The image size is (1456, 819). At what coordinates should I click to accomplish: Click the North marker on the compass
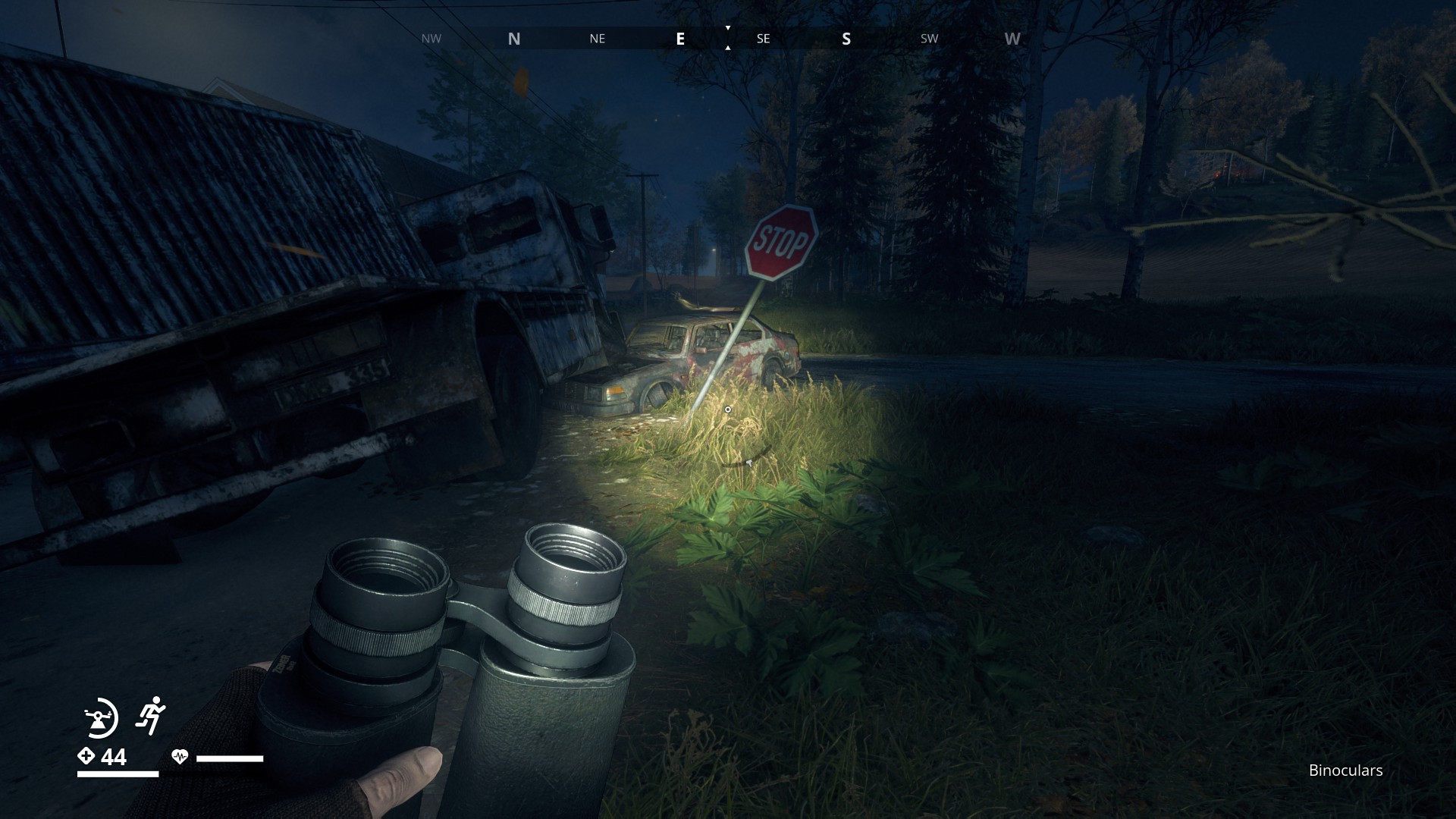coord(514,39)
